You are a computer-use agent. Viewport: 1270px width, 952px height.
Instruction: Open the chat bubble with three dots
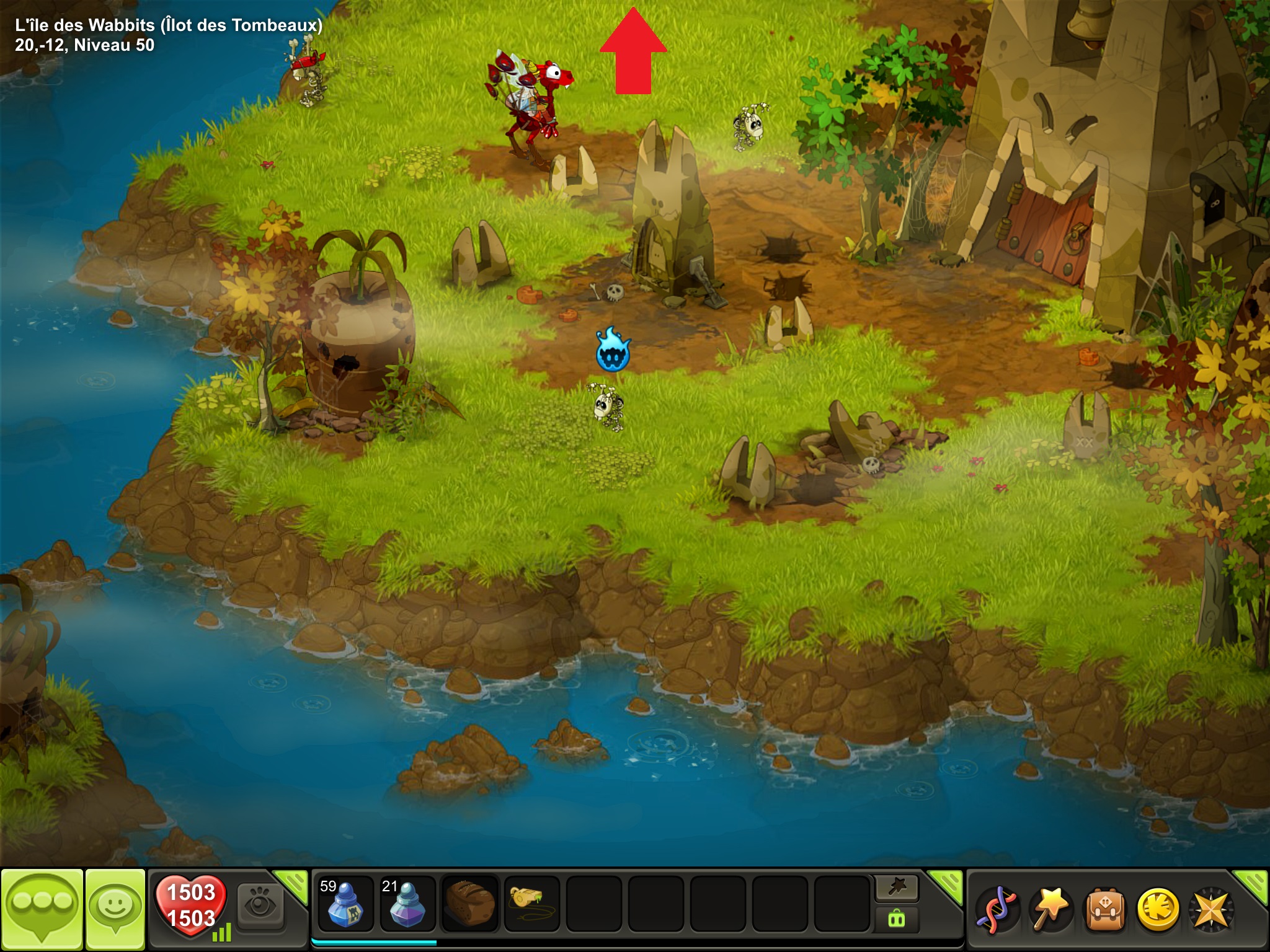(42, 907)
